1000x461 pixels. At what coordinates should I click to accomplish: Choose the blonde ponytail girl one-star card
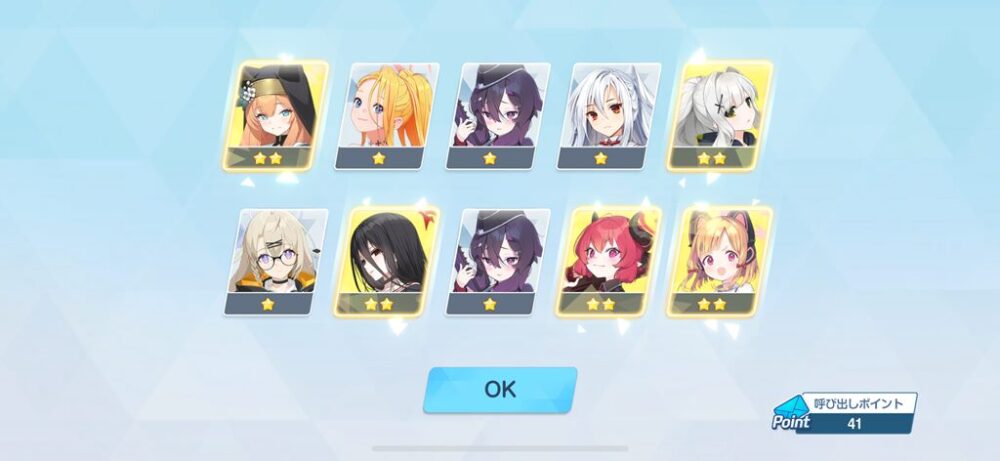[390, 115]
